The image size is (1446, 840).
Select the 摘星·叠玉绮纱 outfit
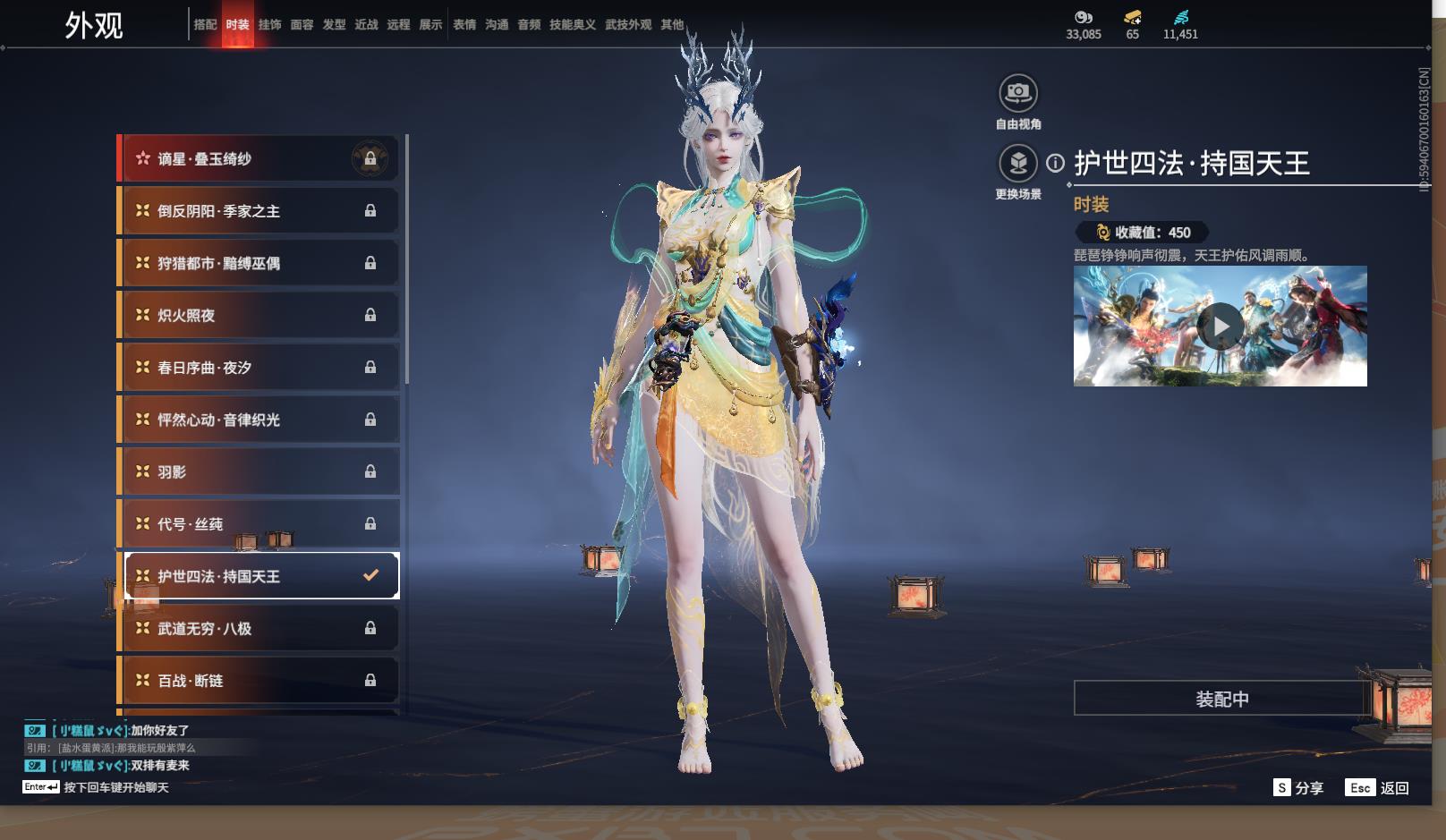(259, 159)
